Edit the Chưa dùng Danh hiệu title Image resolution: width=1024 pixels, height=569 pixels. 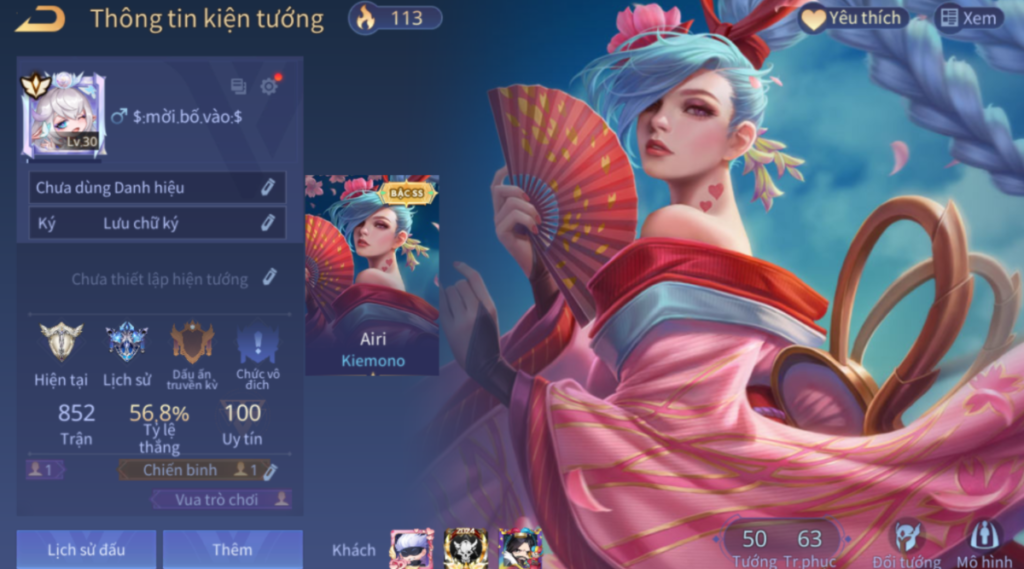267,187
